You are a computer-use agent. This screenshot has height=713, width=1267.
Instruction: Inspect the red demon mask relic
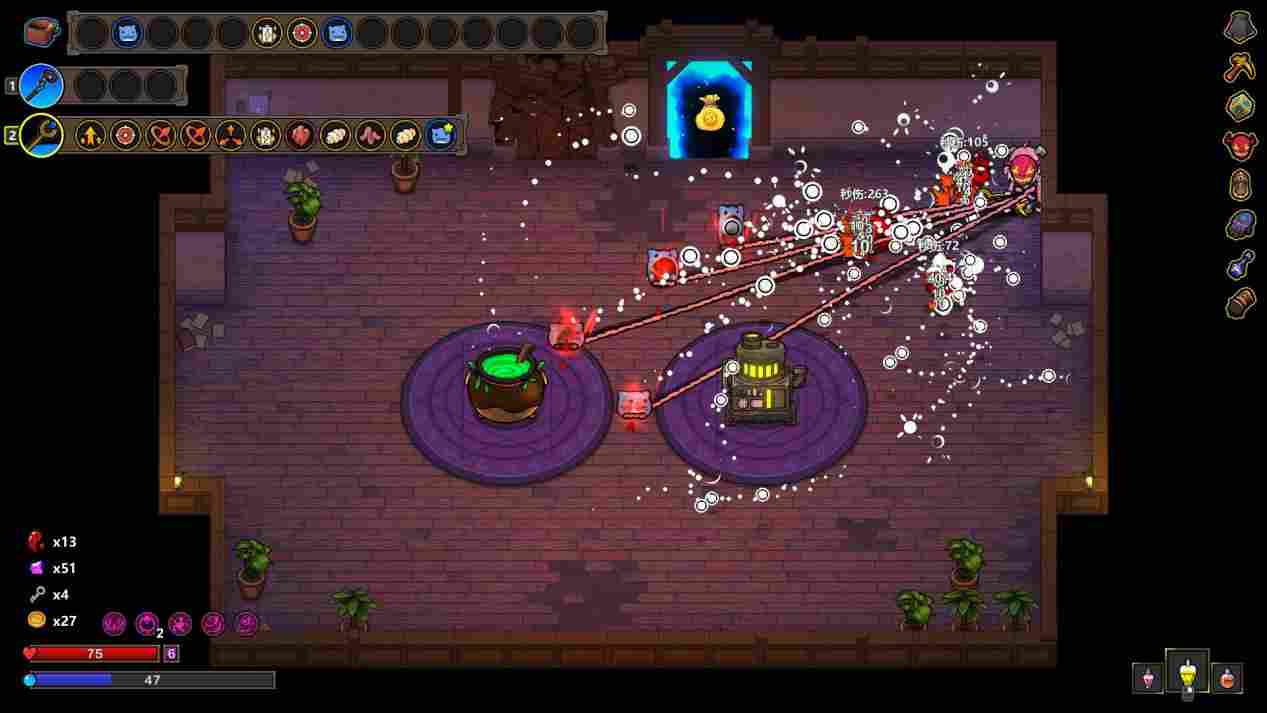click(1240, 145)
